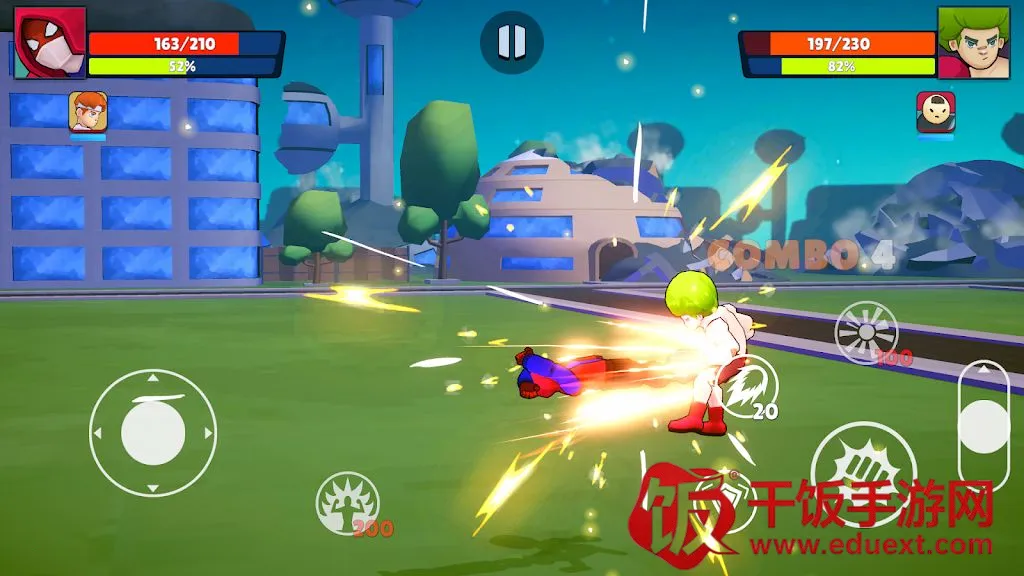The height and width of the screenshot is (576, 1024).
Task: Pause the game with the pause button
Action: point(511,42)
